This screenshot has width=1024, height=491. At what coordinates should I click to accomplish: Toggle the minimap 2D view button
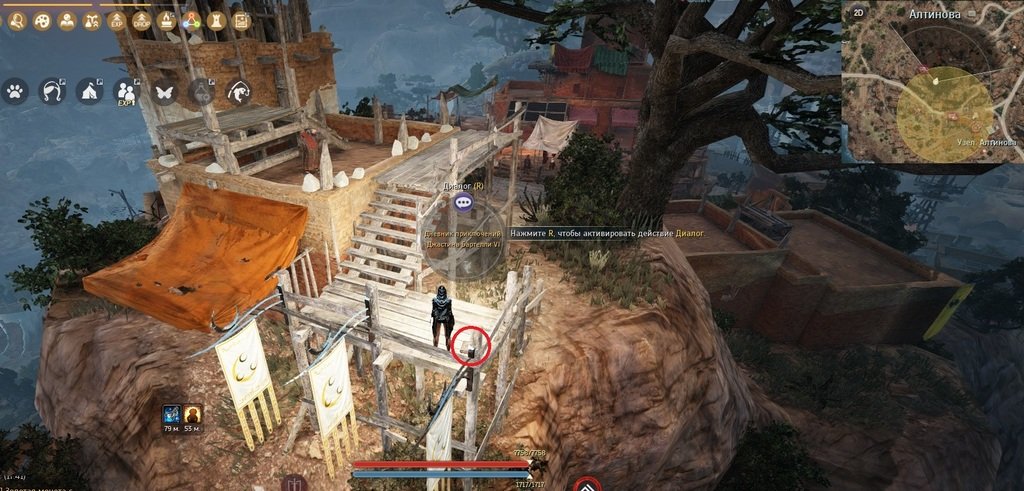(857, 13)
